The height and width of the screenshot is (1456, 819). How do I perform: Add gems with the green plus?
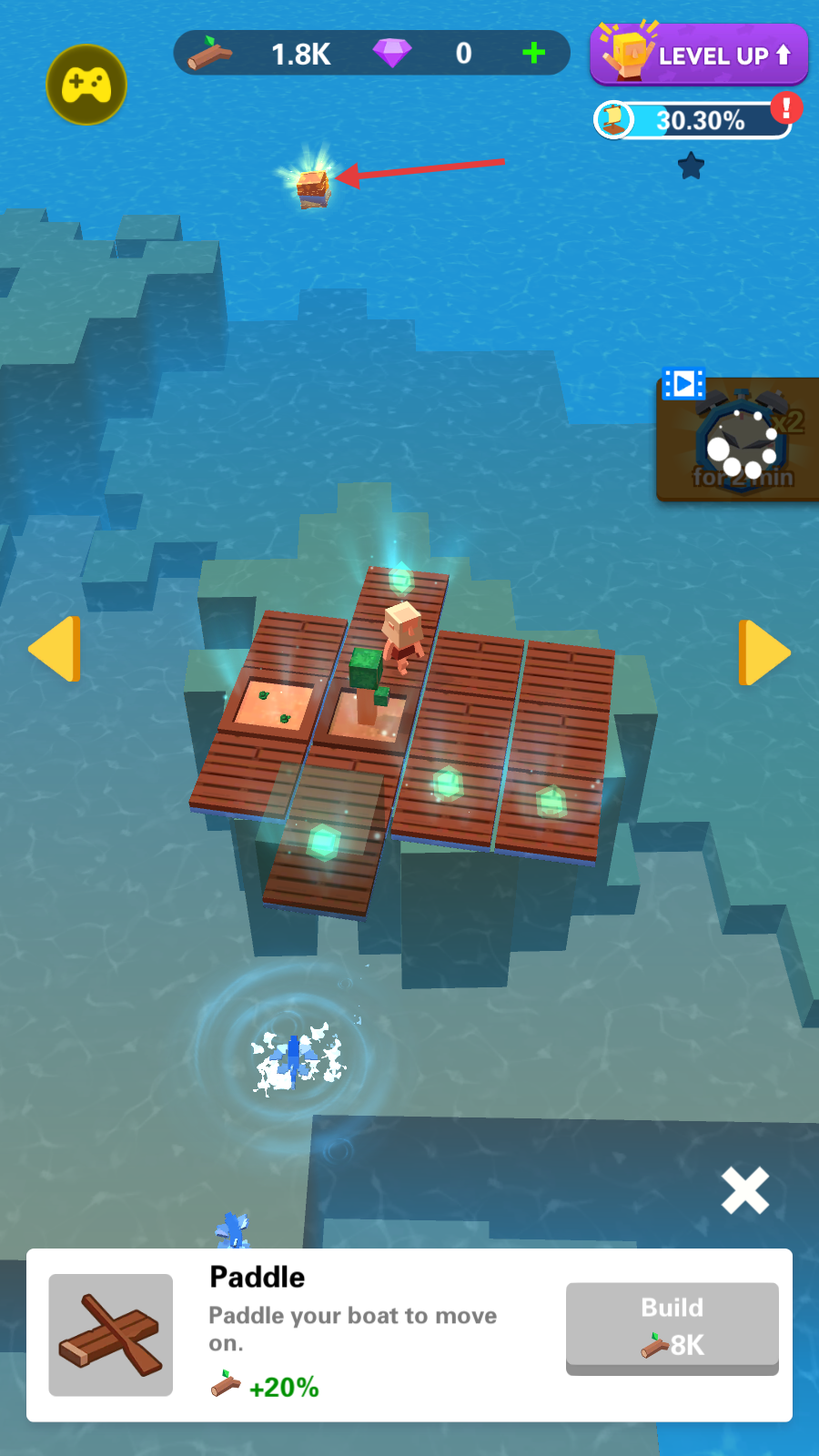[534, 54]
